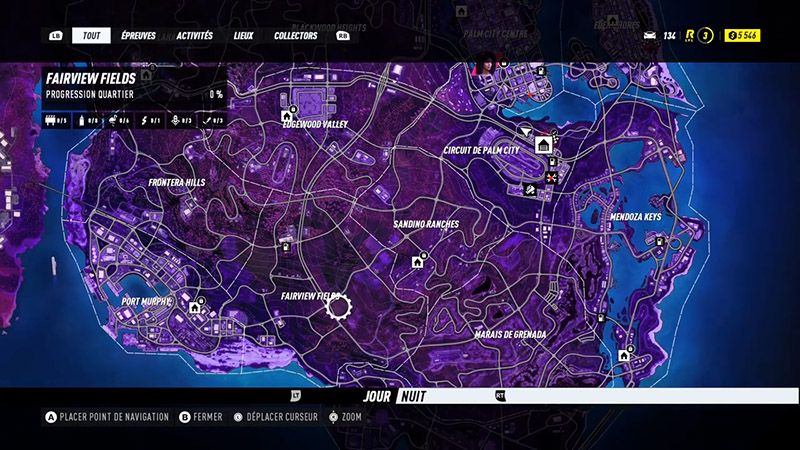The image size is (800, 450).
Task: Select the safehouse marker at Sandino Ranches
Action: coord(419,262)
